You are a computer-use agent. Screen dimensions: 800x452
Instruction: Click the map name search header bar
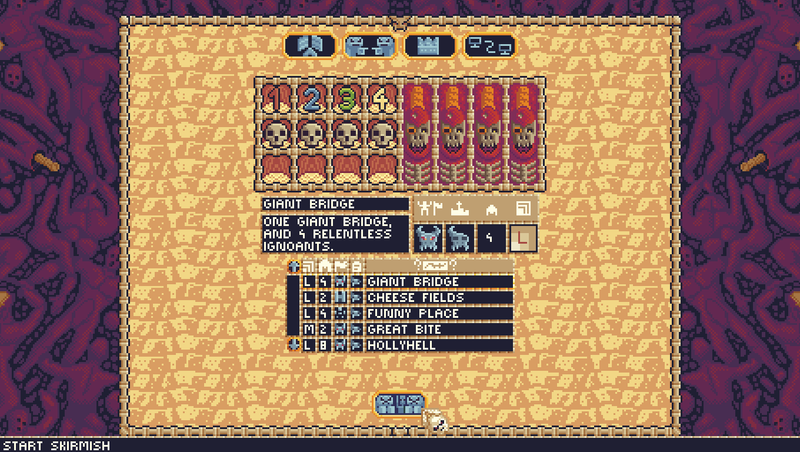(440, 265)
